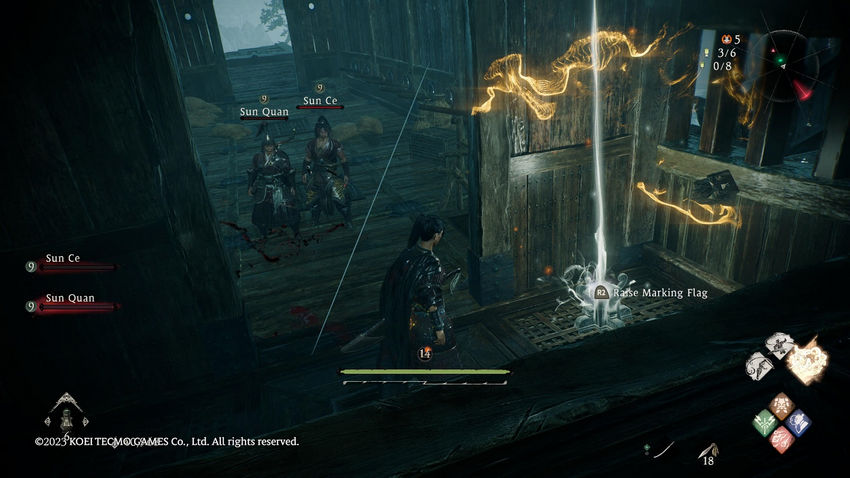Activate the brown earth-phase wizardry spell

click(782, 405)
